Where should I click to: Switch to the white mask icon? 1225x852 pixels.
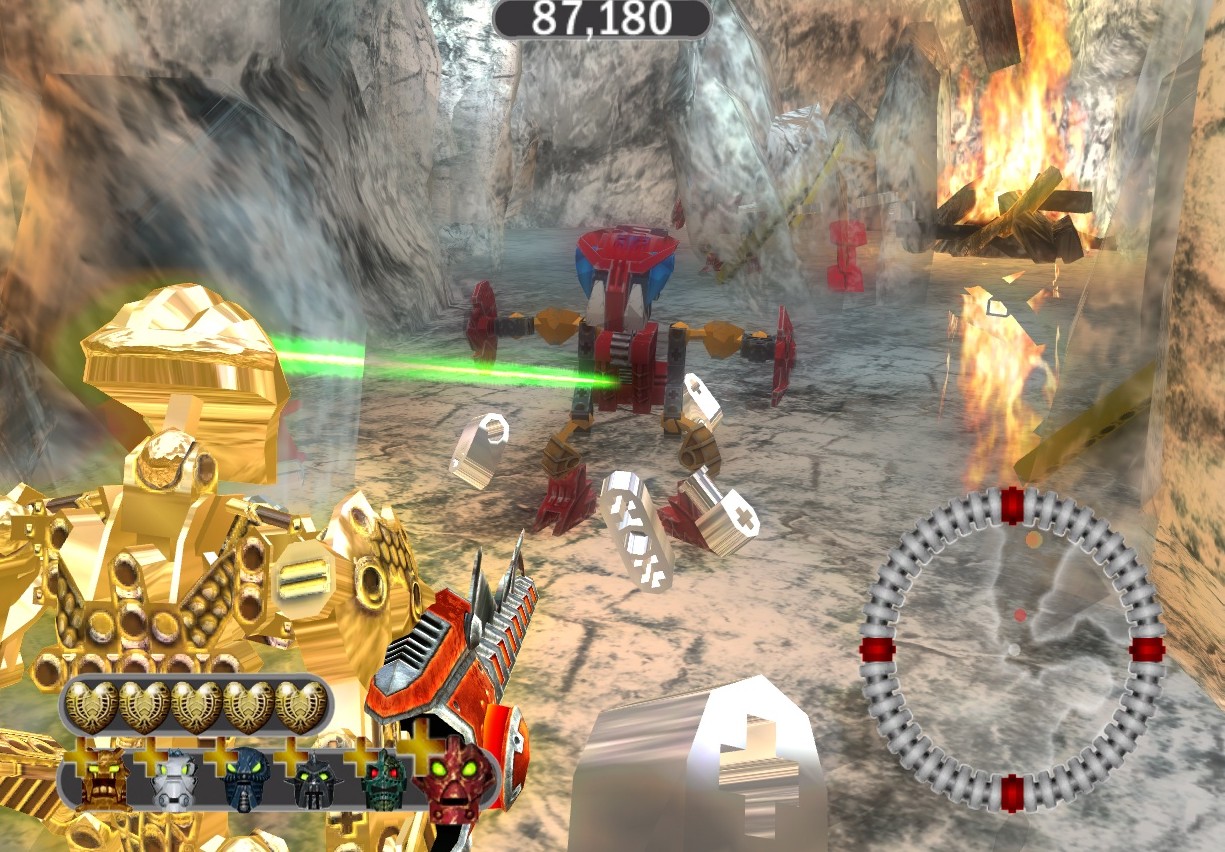tap(174, 780)
